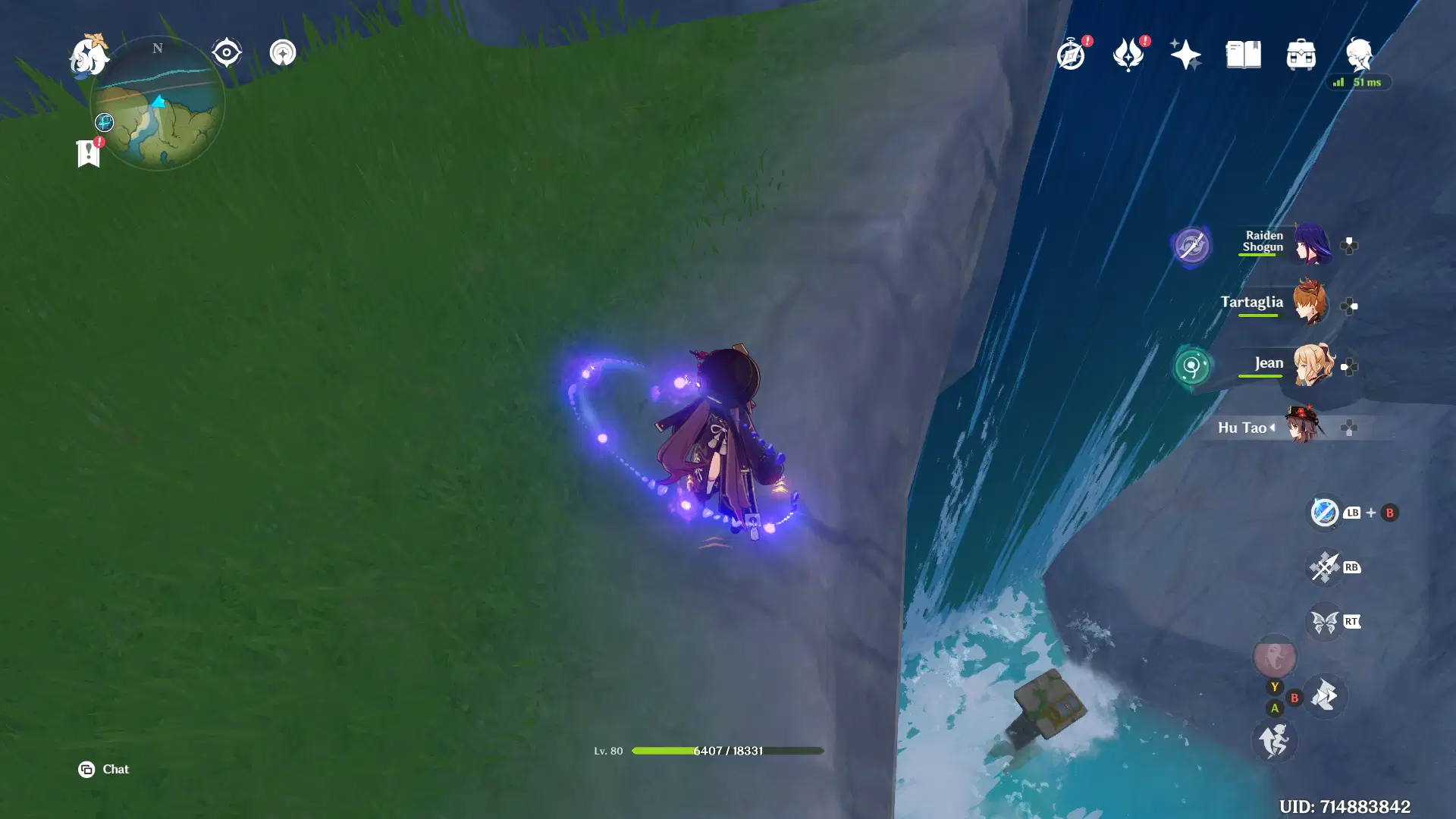This screenshot has width=1456, height=819.
Task: Open the Wish menu star icon
Action: click(1188, 53)
